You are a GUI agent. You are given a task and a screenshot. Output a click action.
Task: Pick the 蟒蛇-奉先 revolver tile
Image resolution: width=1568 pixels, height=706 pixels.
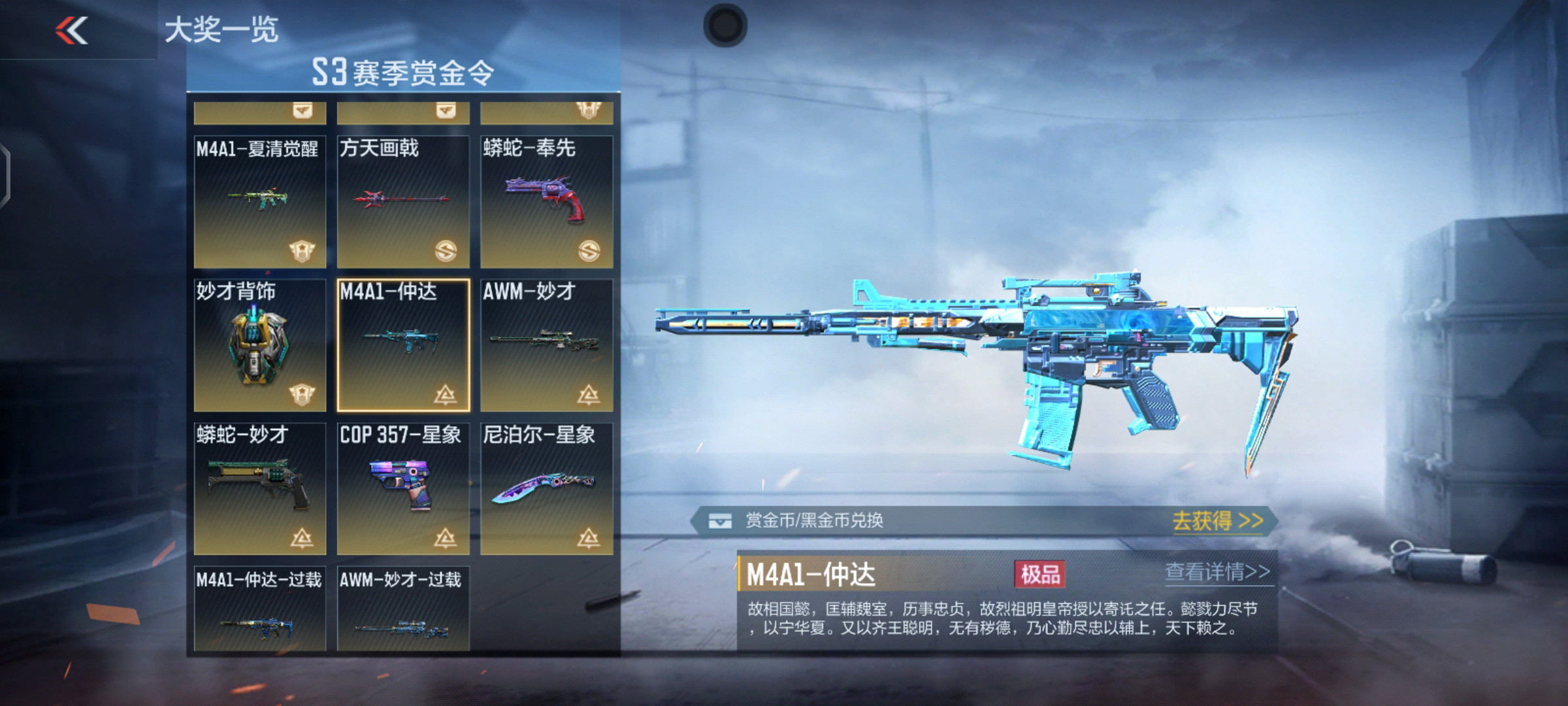546,201
